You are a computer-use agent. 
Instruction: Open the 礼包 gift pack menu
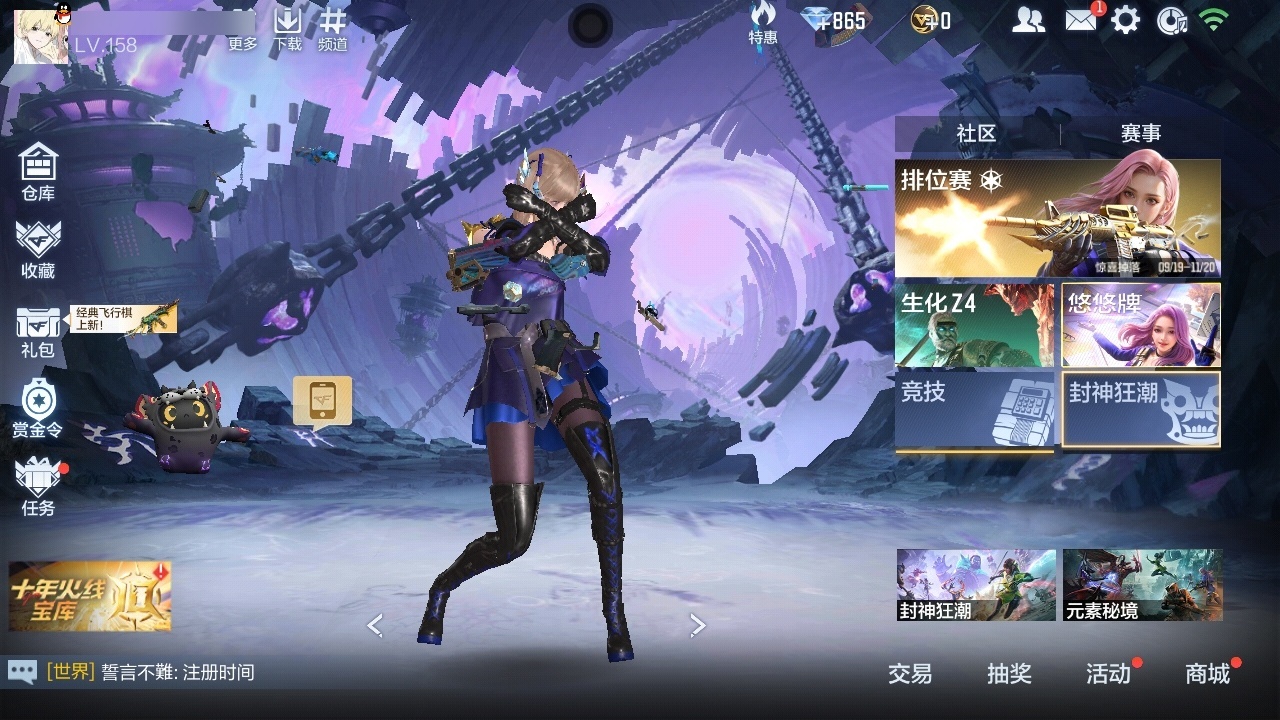point(38,331)
